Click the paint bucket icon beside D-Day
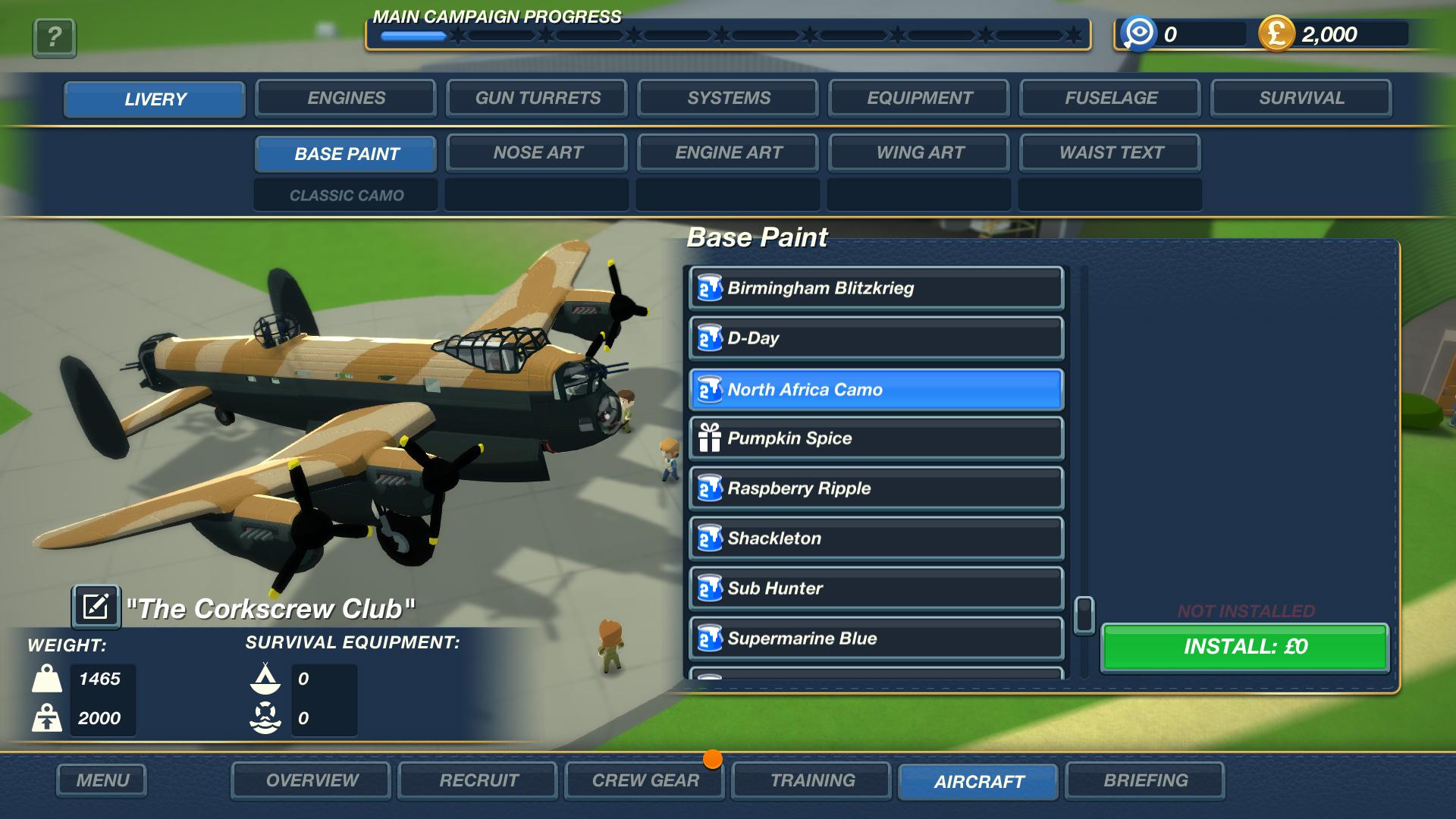The height and width of the screenshot is (819, 1456). click(x=708, y=339)
